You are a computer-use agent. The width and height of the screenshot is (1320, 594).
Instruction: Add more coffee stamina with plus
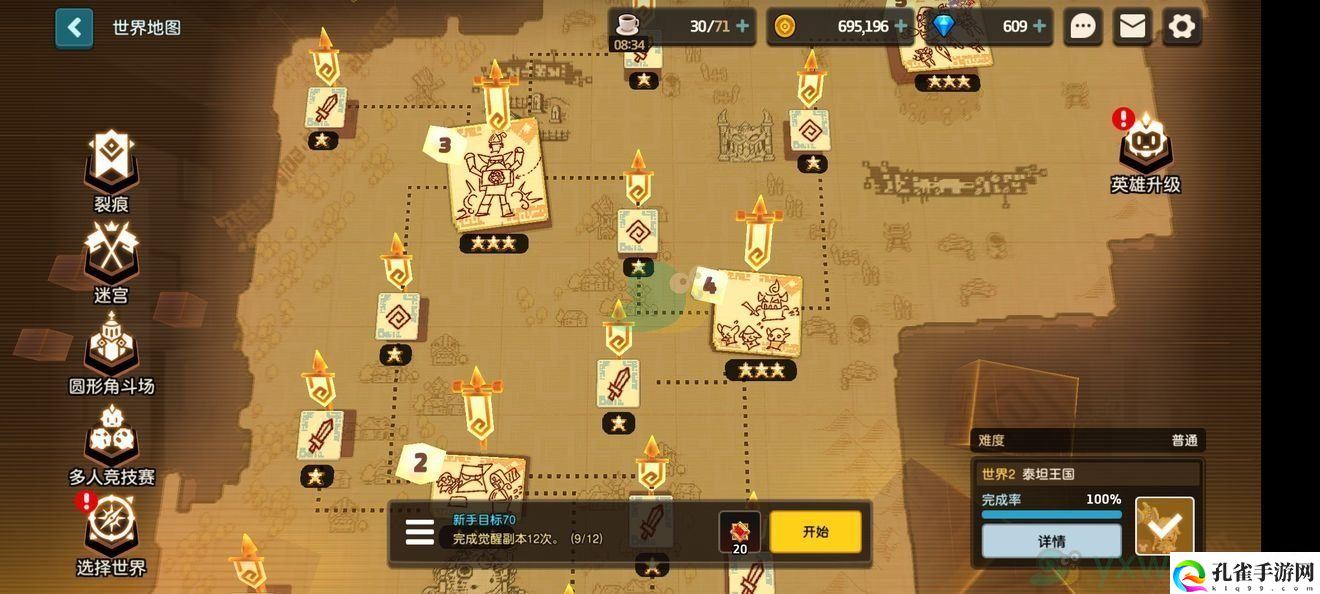coord(743,27)
